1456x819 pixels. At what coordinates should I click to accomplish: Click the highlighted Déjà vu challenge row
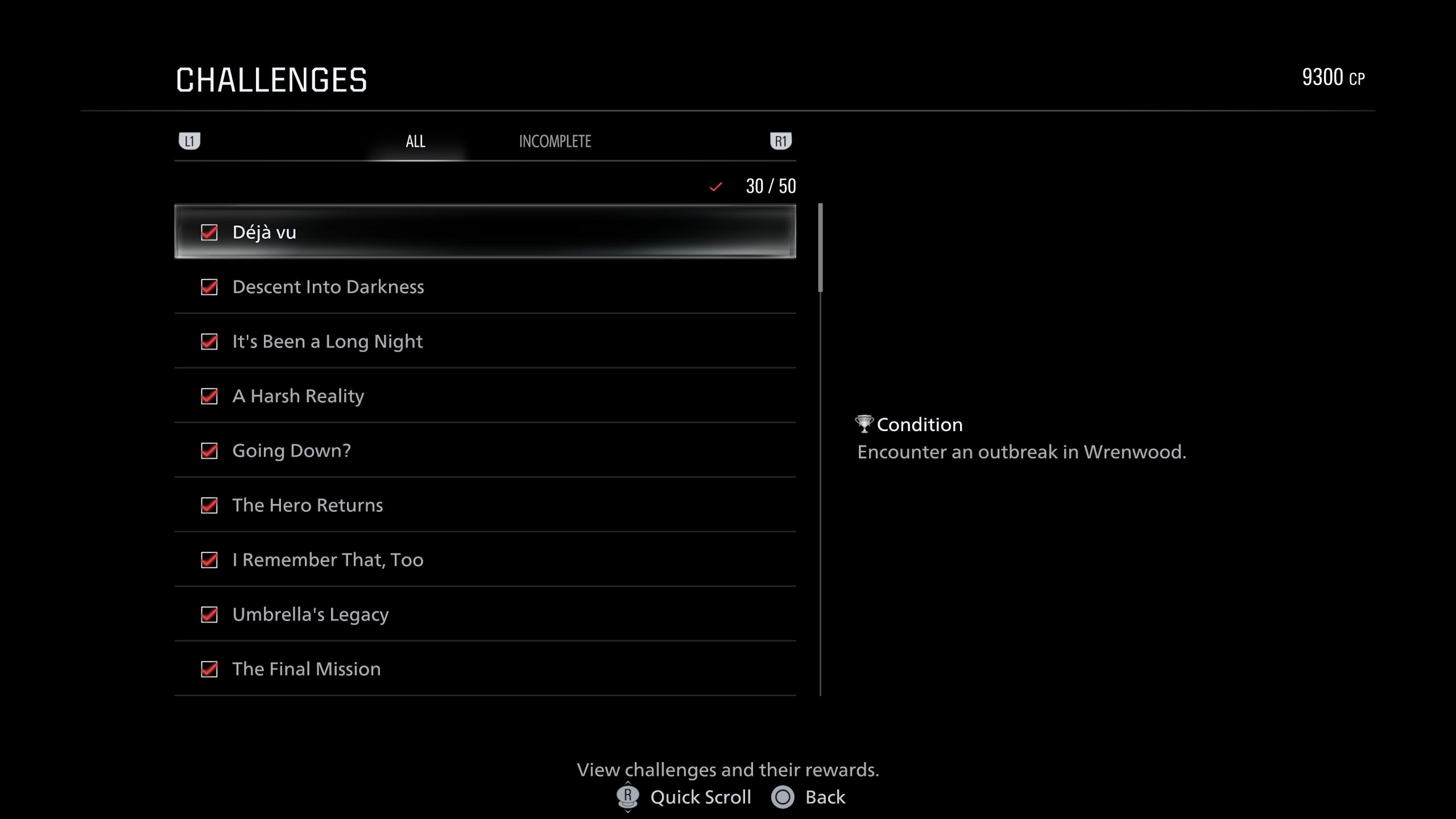(x=483, y=231)
